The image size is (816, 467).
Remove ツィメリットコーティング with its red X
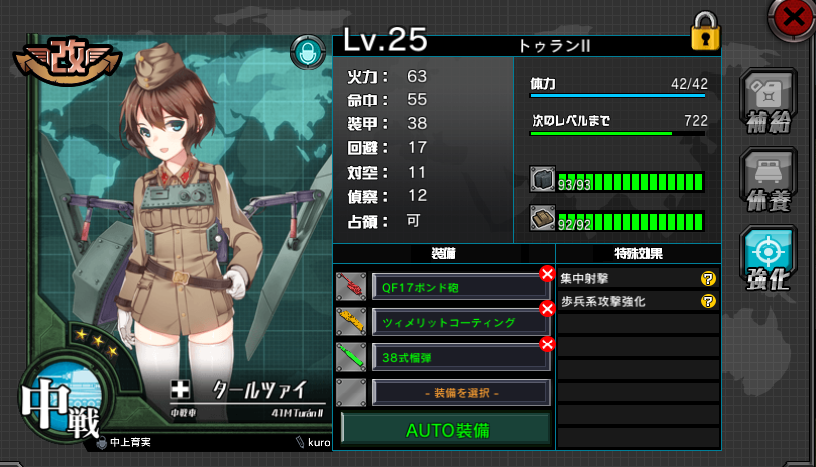click(x=547, y=309)
